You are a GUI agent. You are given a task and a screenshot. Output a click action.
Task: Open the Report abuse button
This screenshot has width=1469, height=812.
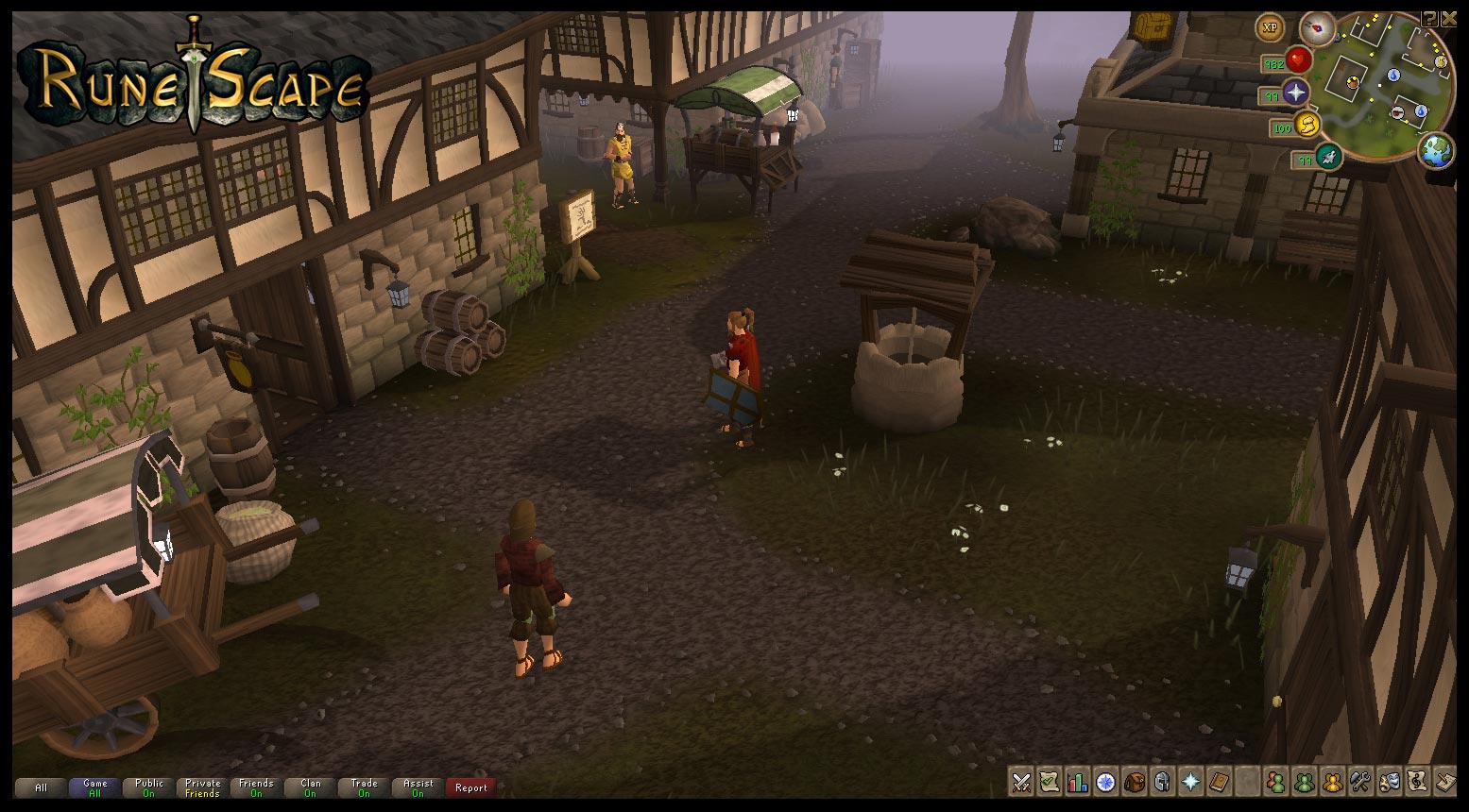tap(471, 787)
